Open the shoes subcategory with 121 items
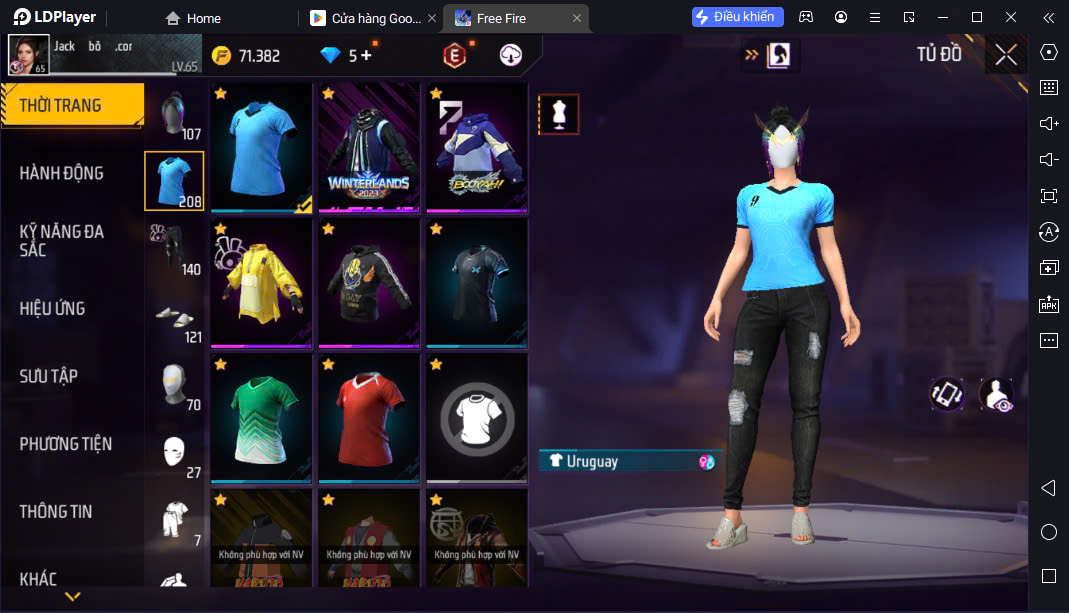This screenshot has width=1069, height=613. pyautogui.click(x=174, y=317)
